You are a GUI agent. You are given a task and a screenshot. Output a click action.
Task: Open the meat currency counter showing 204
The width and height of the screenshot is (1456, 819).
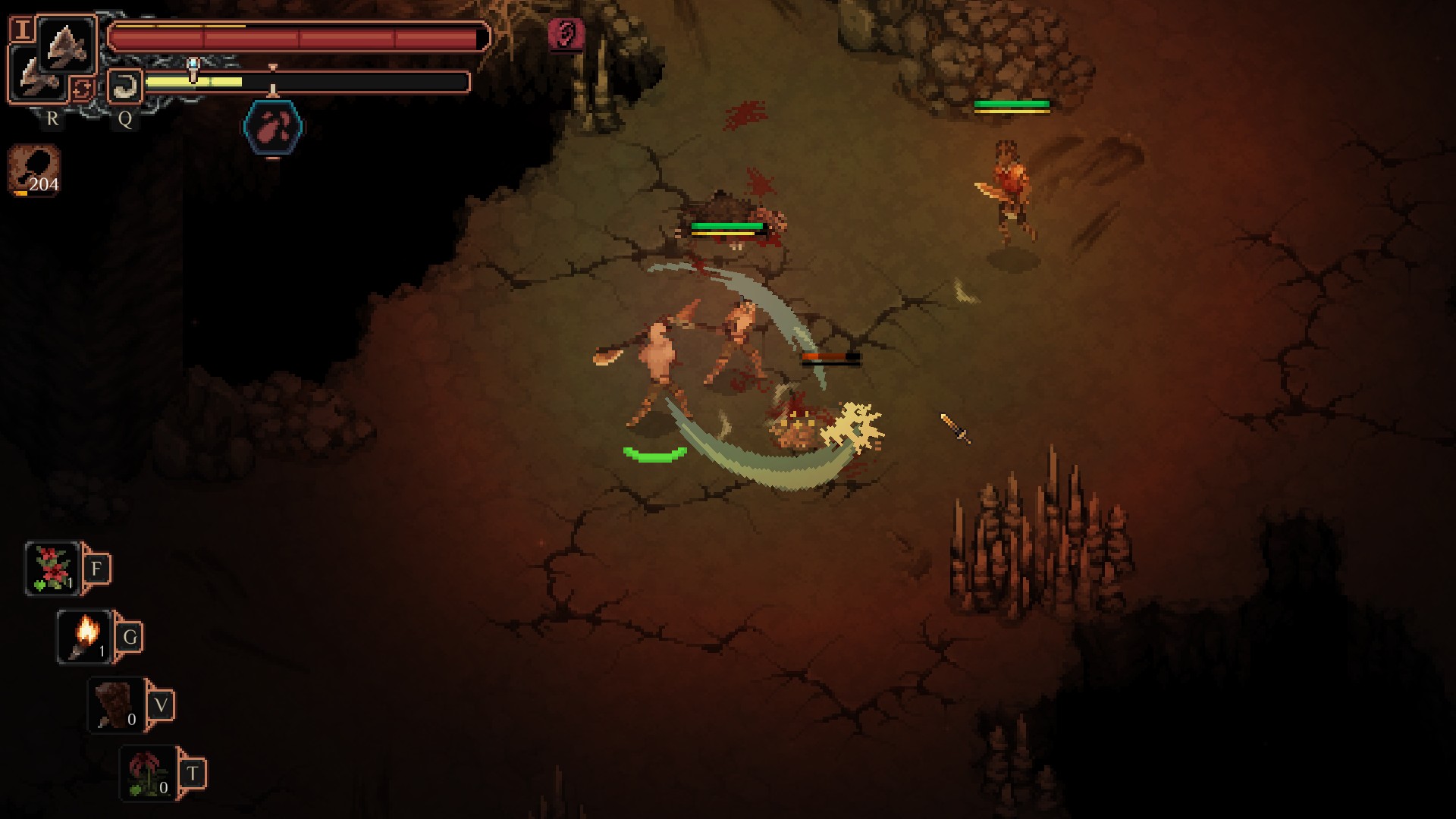tap(34, 171)
